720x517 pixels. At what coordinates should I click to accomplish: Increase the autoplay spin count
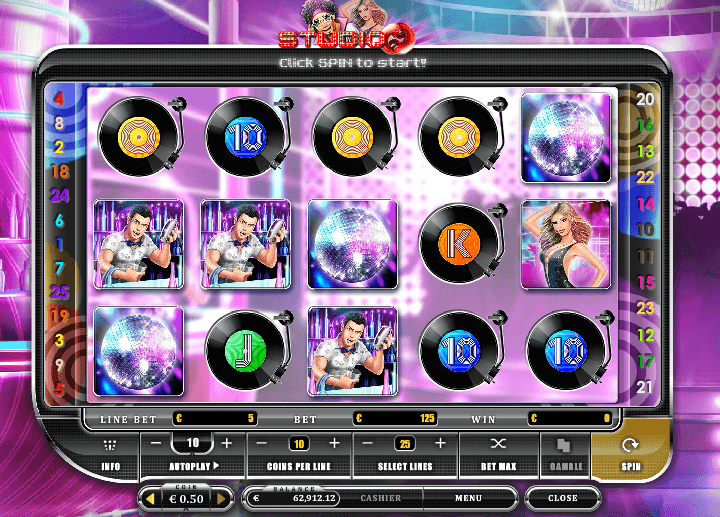pyautogui.click(x=227, y=443)
